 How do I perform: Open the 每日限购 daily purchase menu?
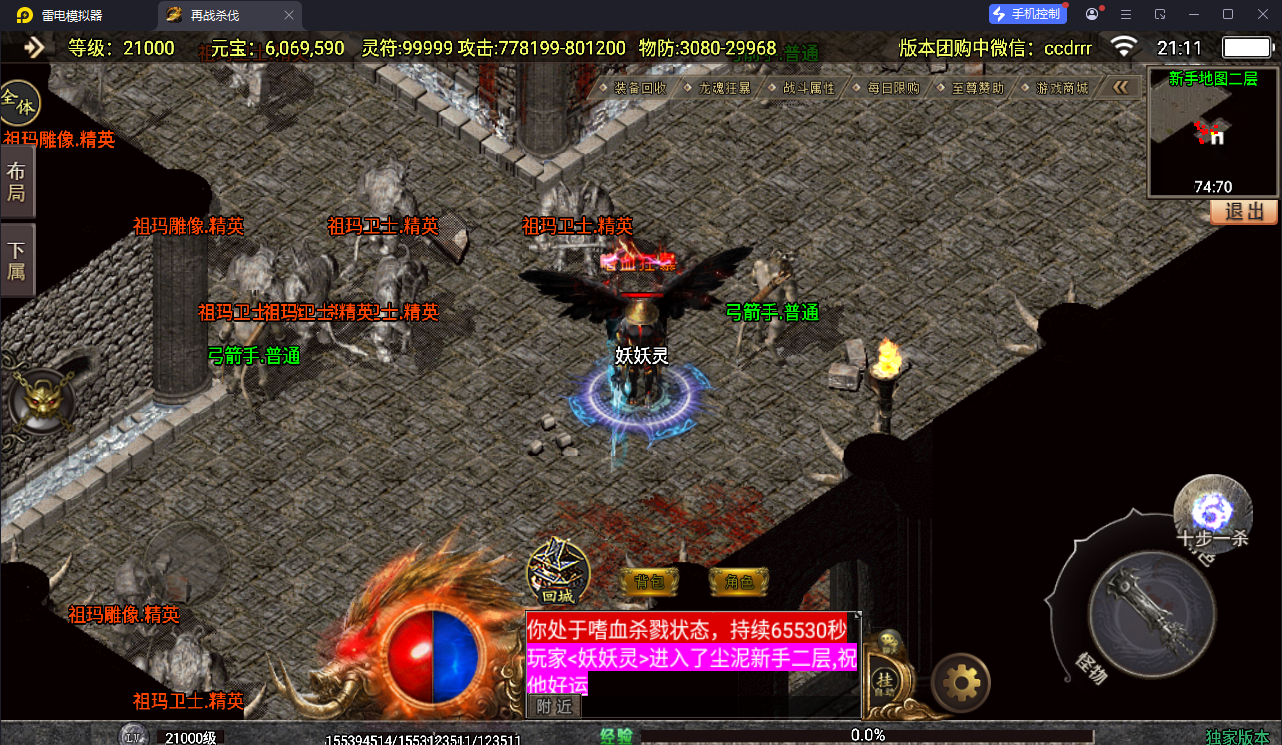tap(893, 88)
